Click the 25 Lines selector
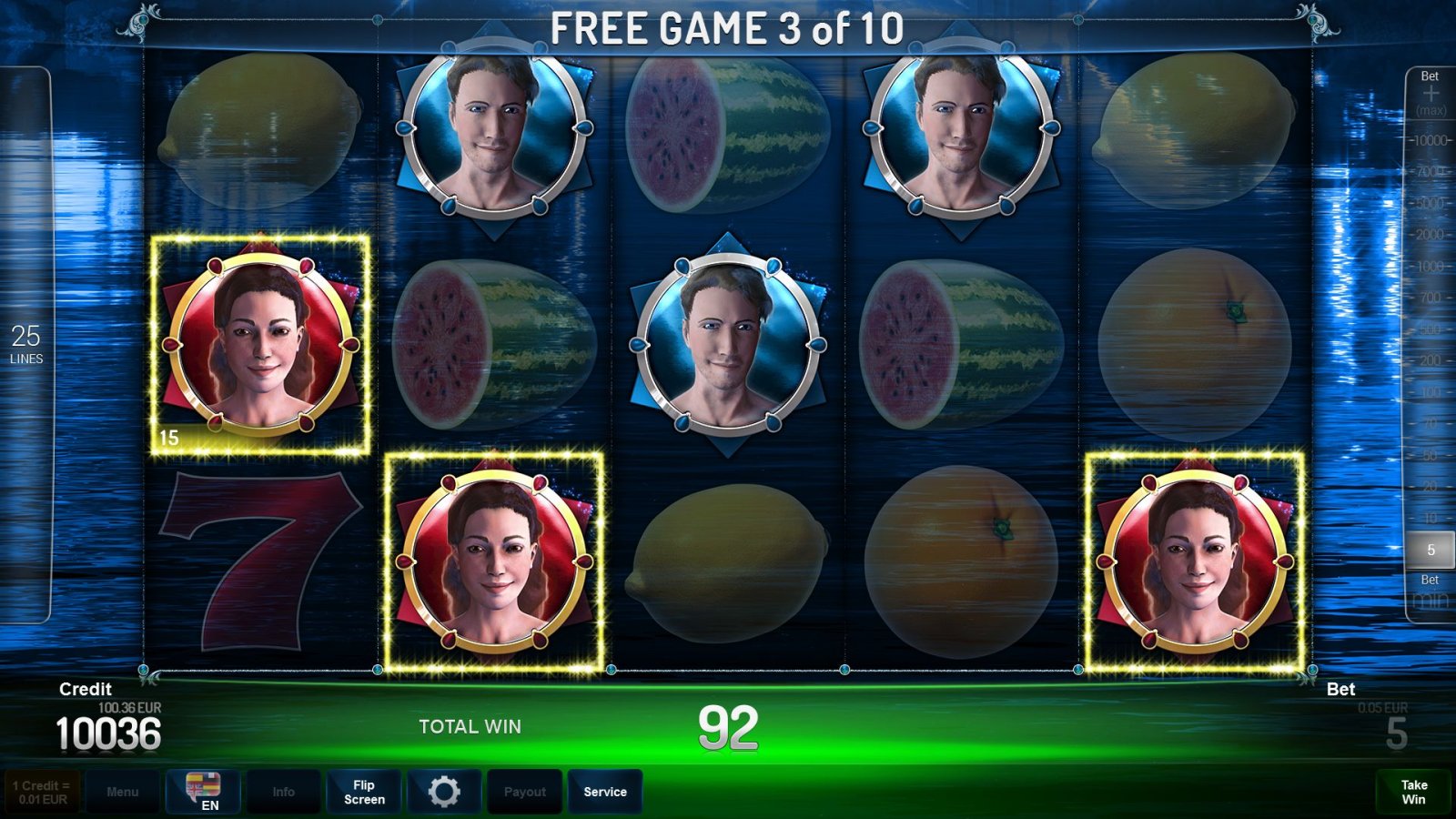 click(x=26, y=344)
